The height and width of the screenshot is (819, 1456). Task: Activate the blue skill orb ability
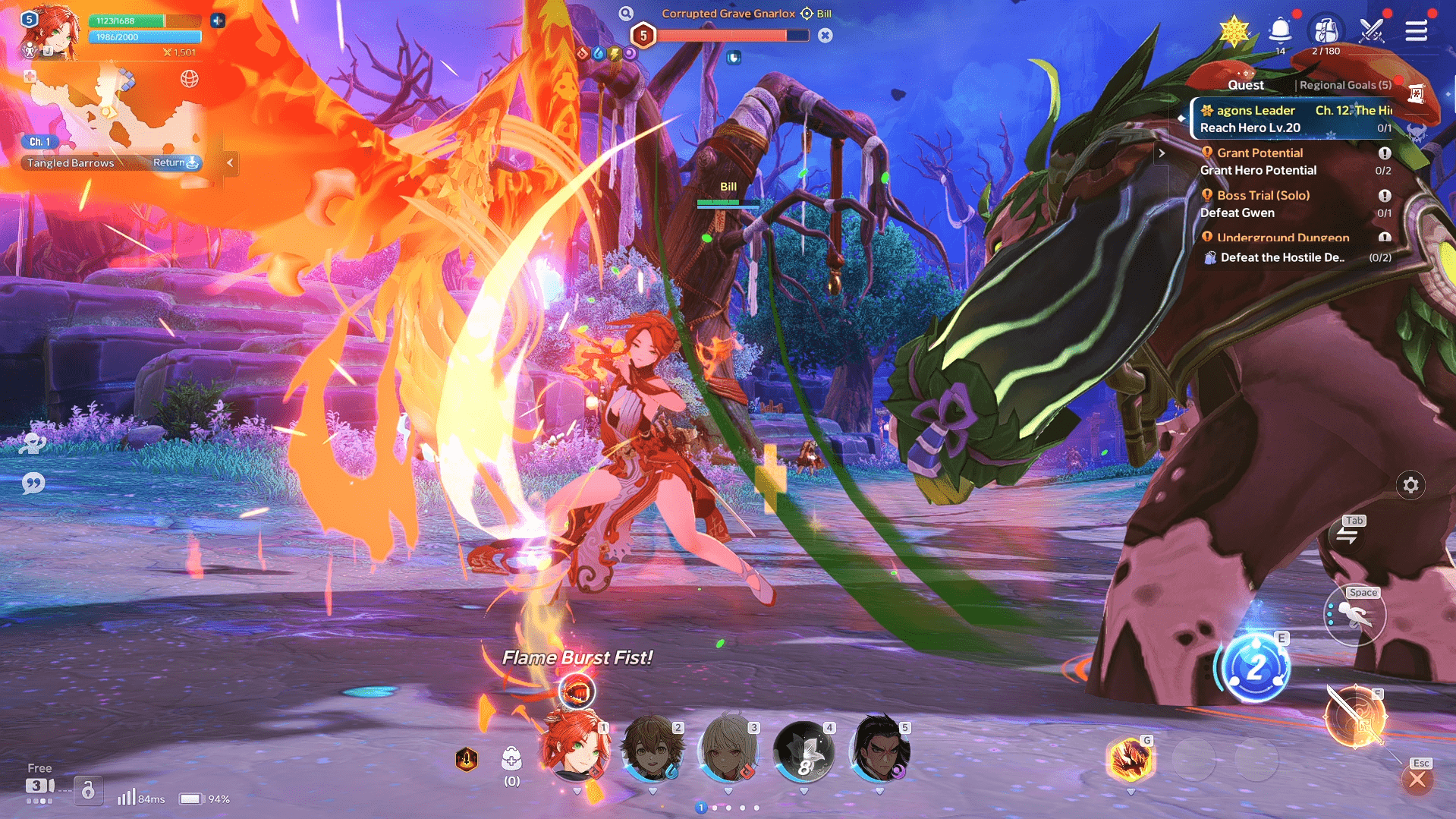1255,668
